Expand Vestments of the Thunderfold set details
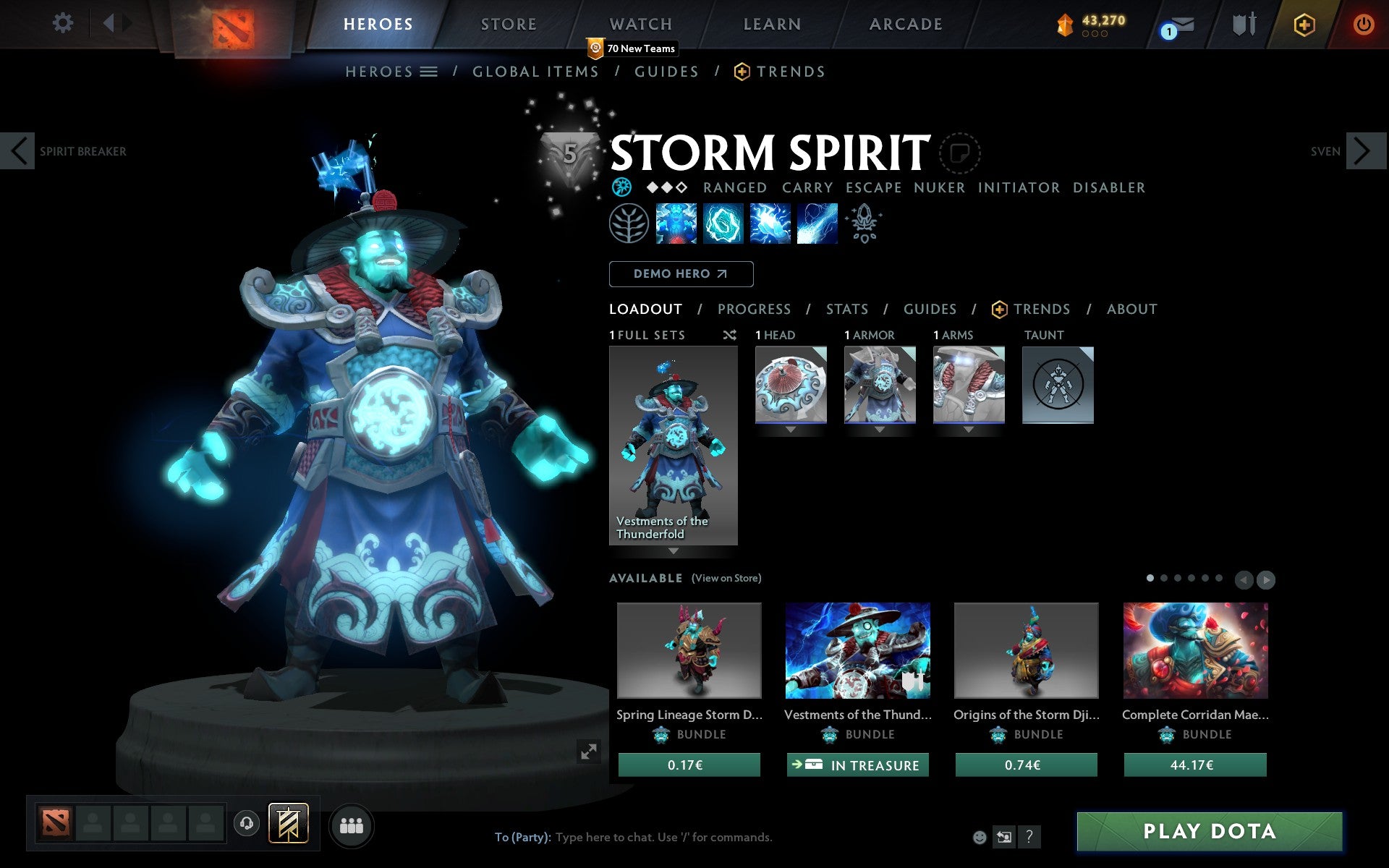Viewport: 1389px width, 868px height. coord(674,550)
